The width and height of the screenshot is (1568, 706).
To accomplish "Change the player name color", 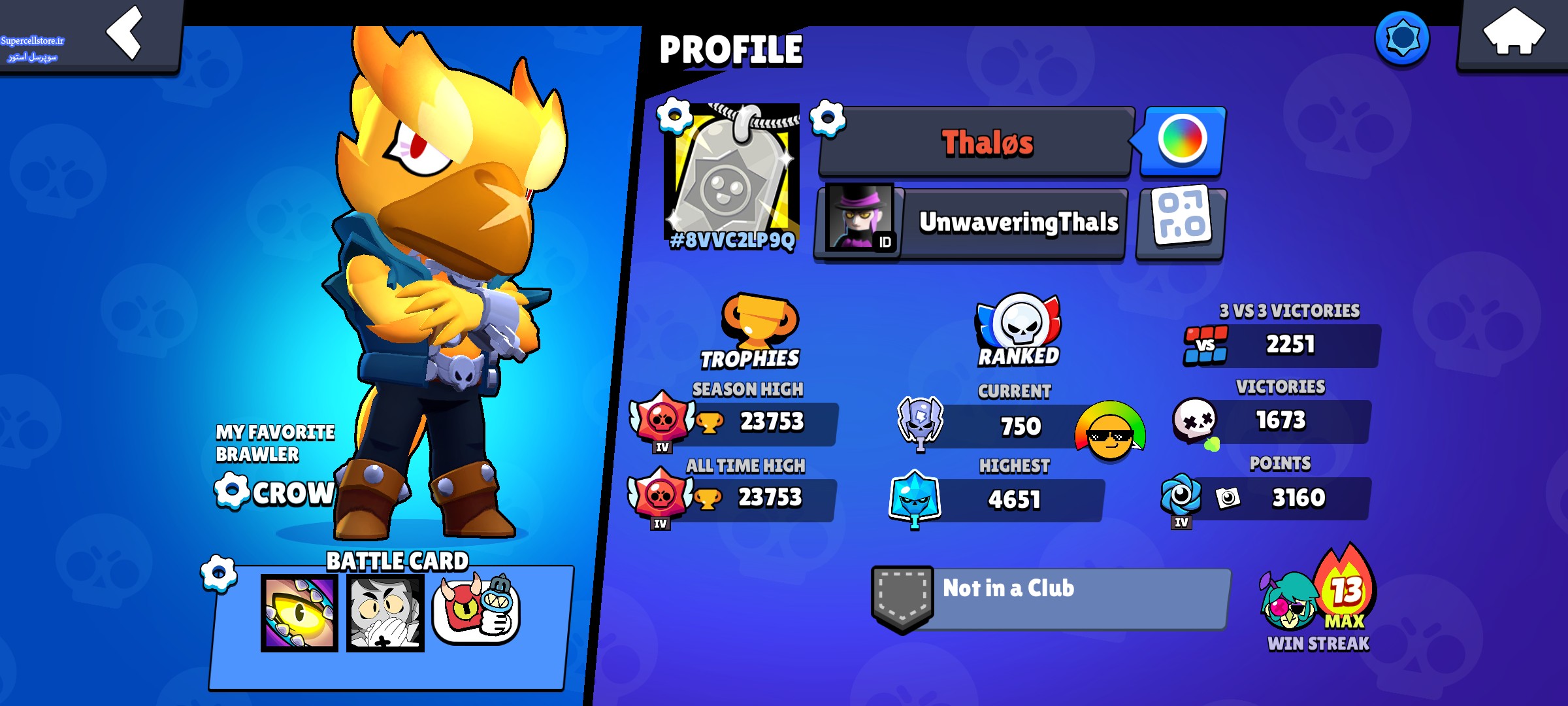I will [1183, 140].
